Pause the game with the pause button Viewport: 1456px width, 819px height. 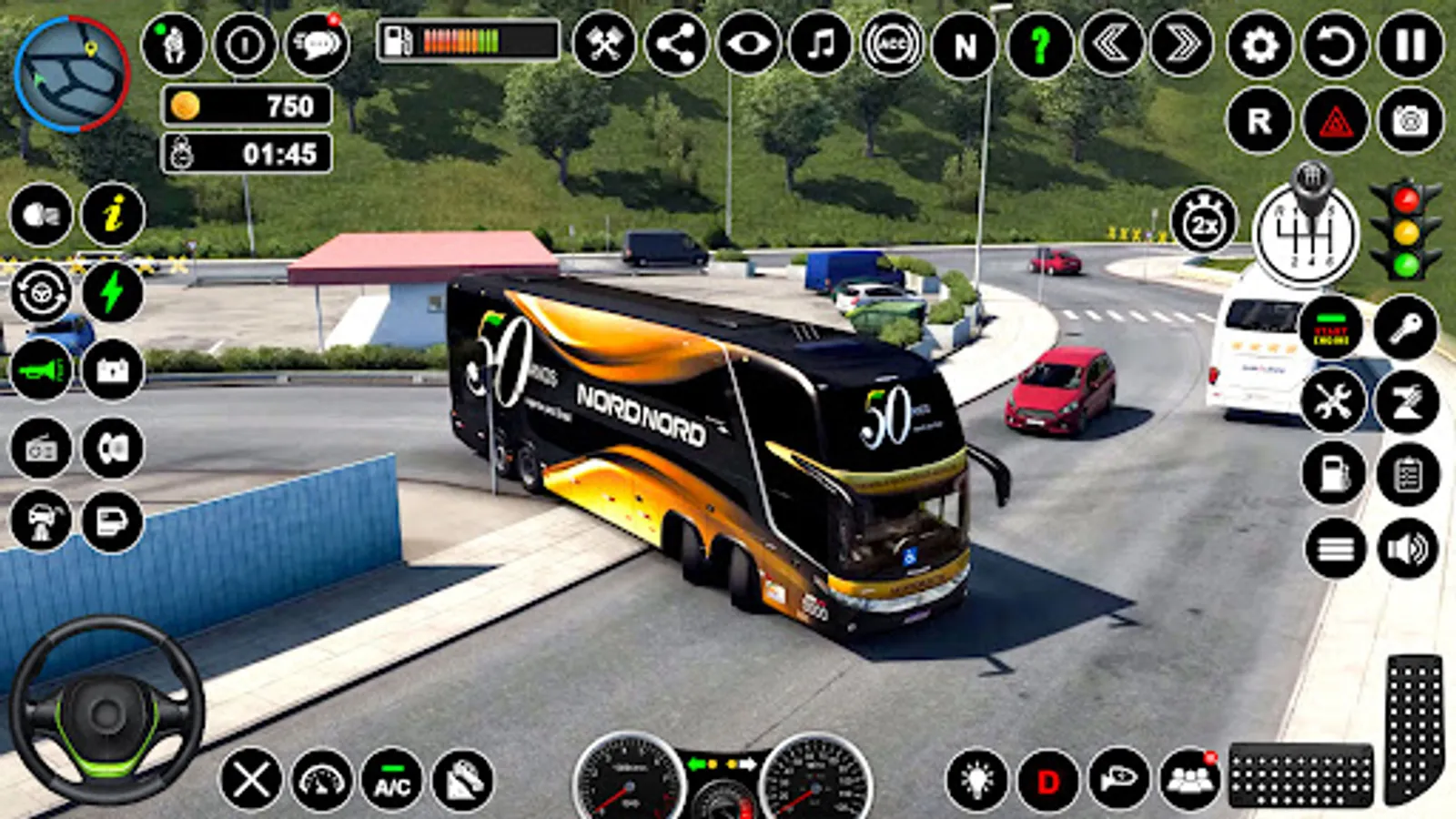point(1410,45)
